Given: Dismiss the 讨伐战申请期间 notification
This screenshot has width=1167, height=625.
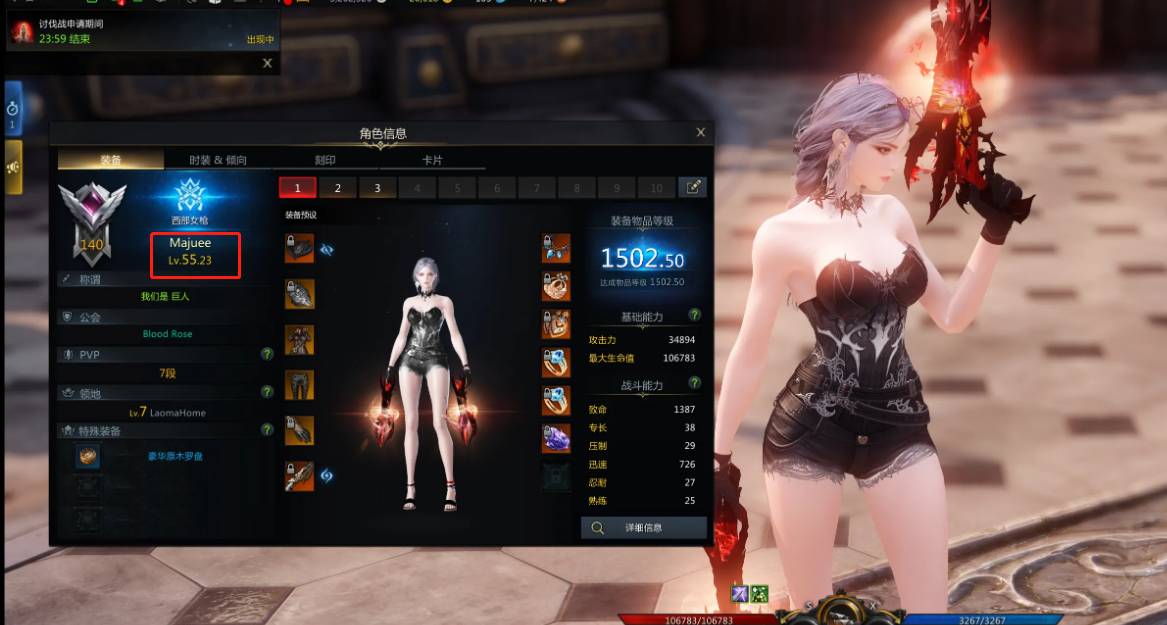Looking at the screenshot, I should (x=267, y=63).
